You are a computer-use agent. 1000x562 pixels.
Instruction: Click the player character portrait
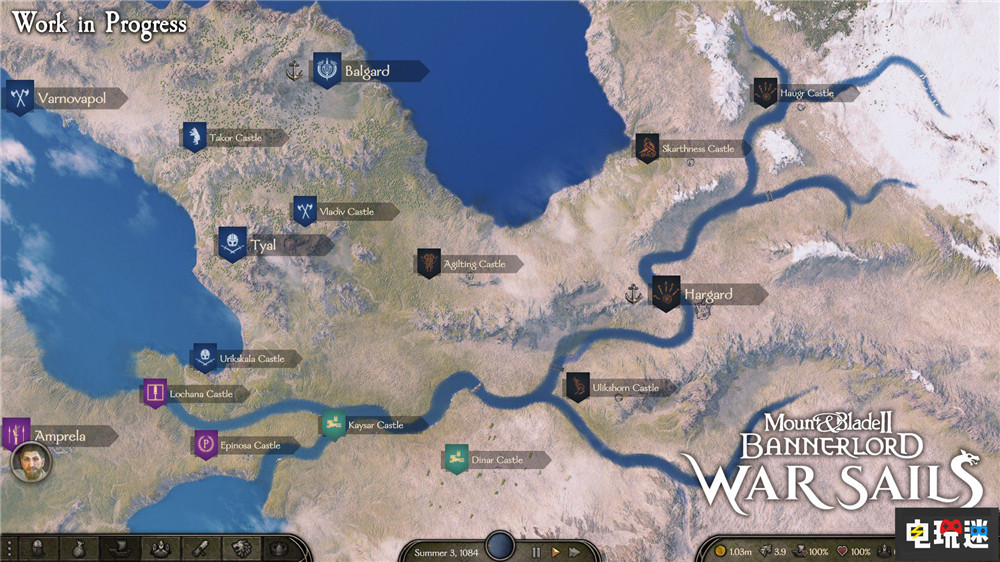tap(31, 463)
